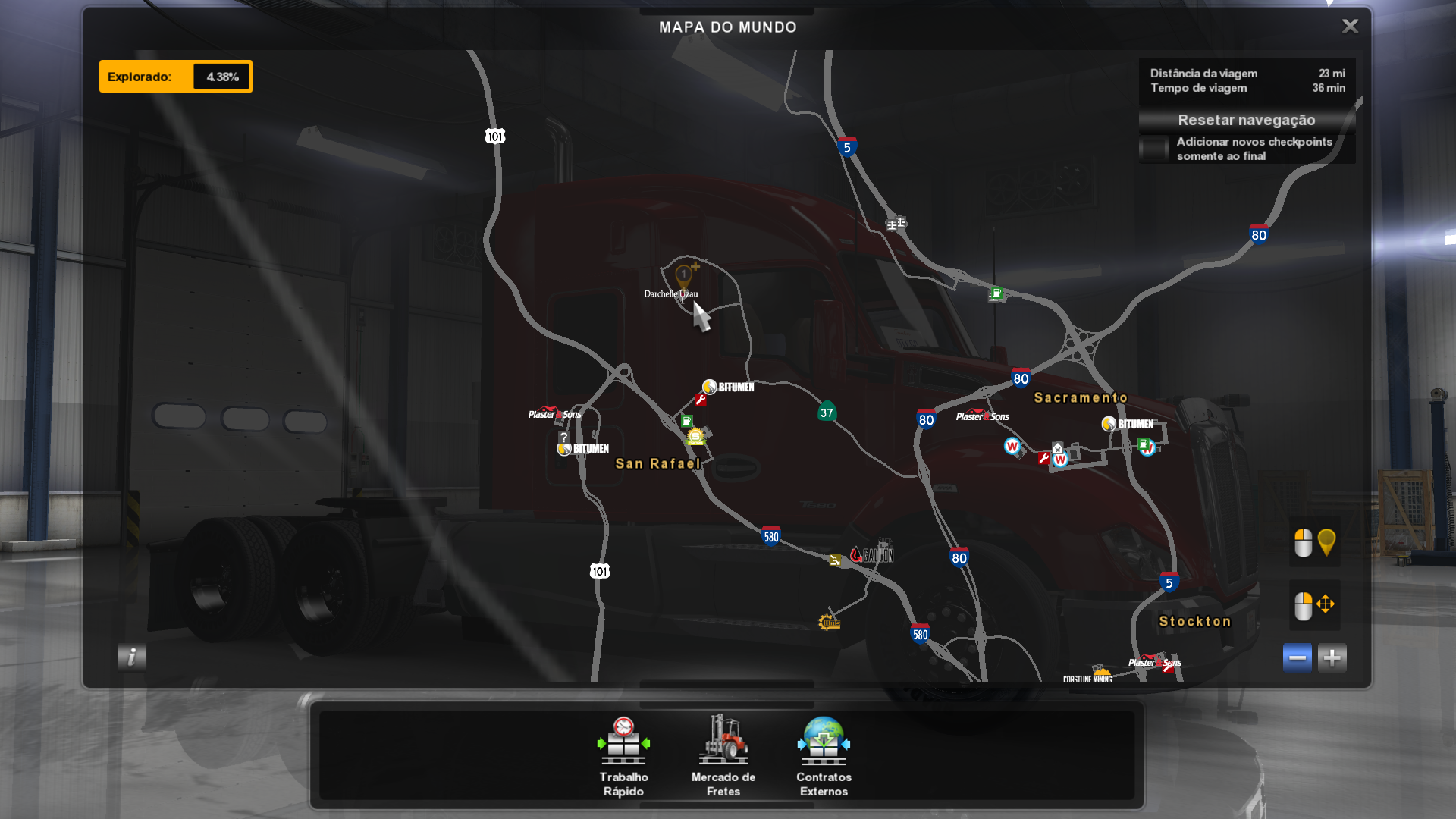Viewport: 1456px width, 819px height.
Task: Click the Darchelle Uzau waypoint marker
Action: click(x=684, y=276)
